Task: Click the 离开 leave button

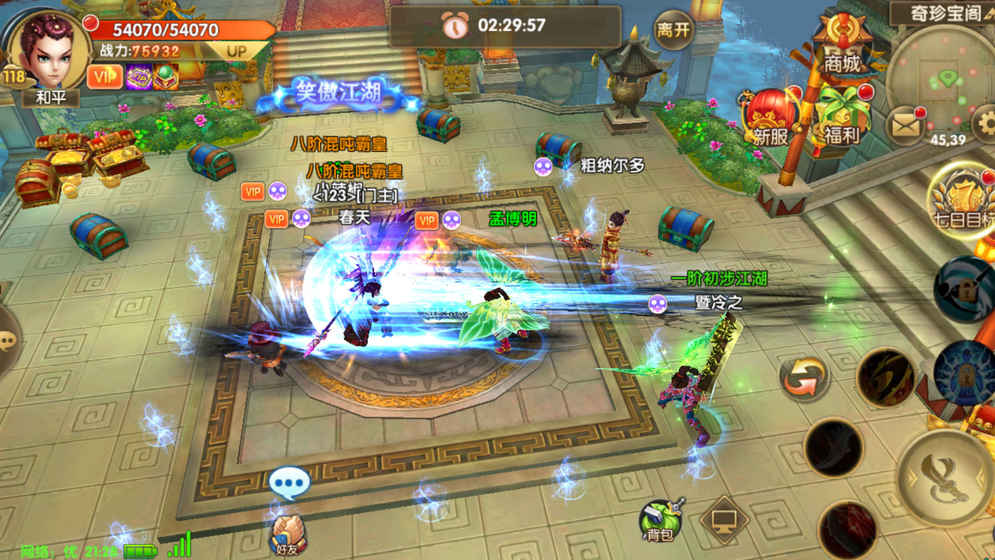Action: pos(673,30)
